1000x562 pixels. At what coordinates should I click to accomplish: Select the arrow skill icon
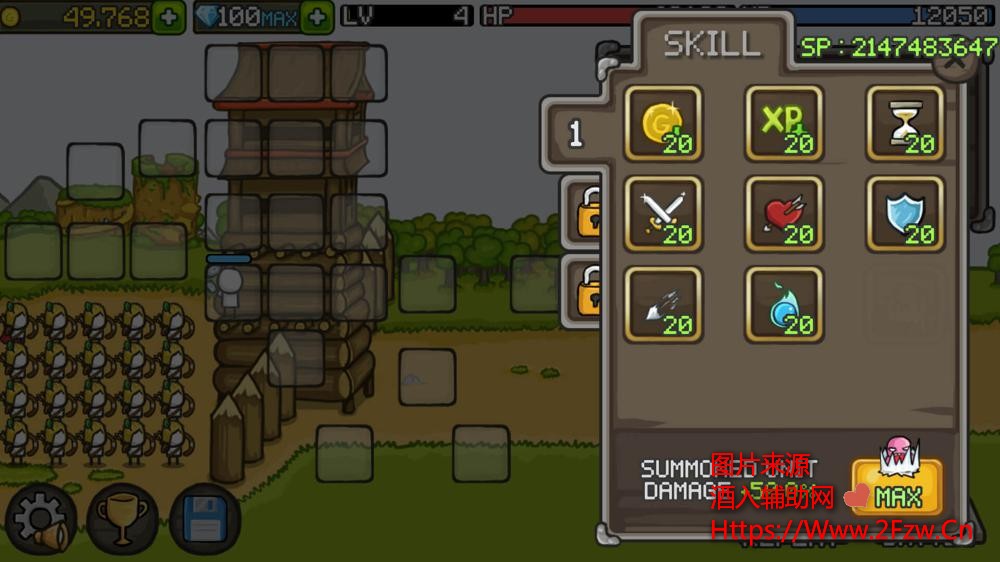click(x=663, y=304)
